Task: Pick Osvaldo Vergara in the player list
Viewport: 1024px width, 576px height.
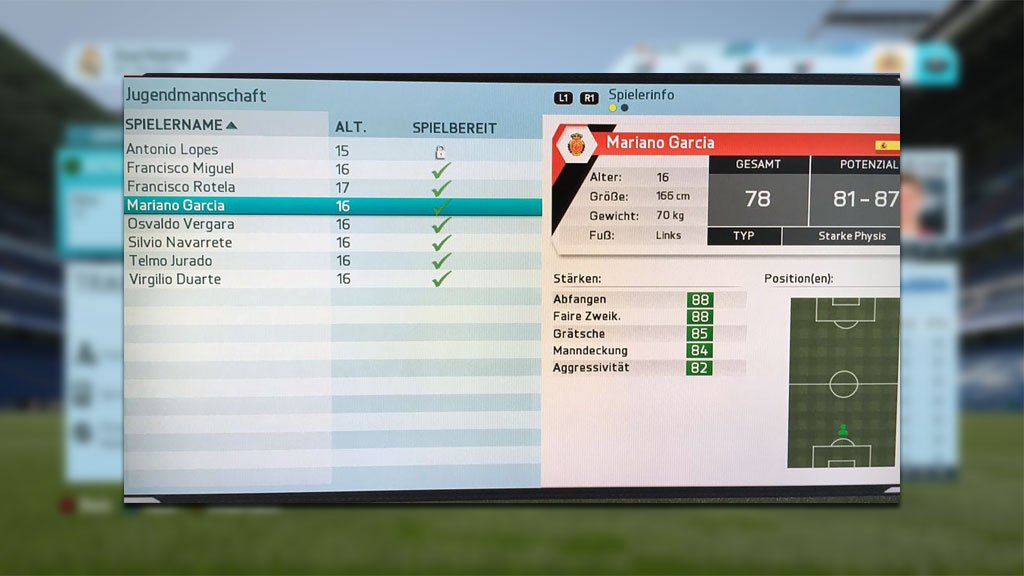Action: [180, 224]
